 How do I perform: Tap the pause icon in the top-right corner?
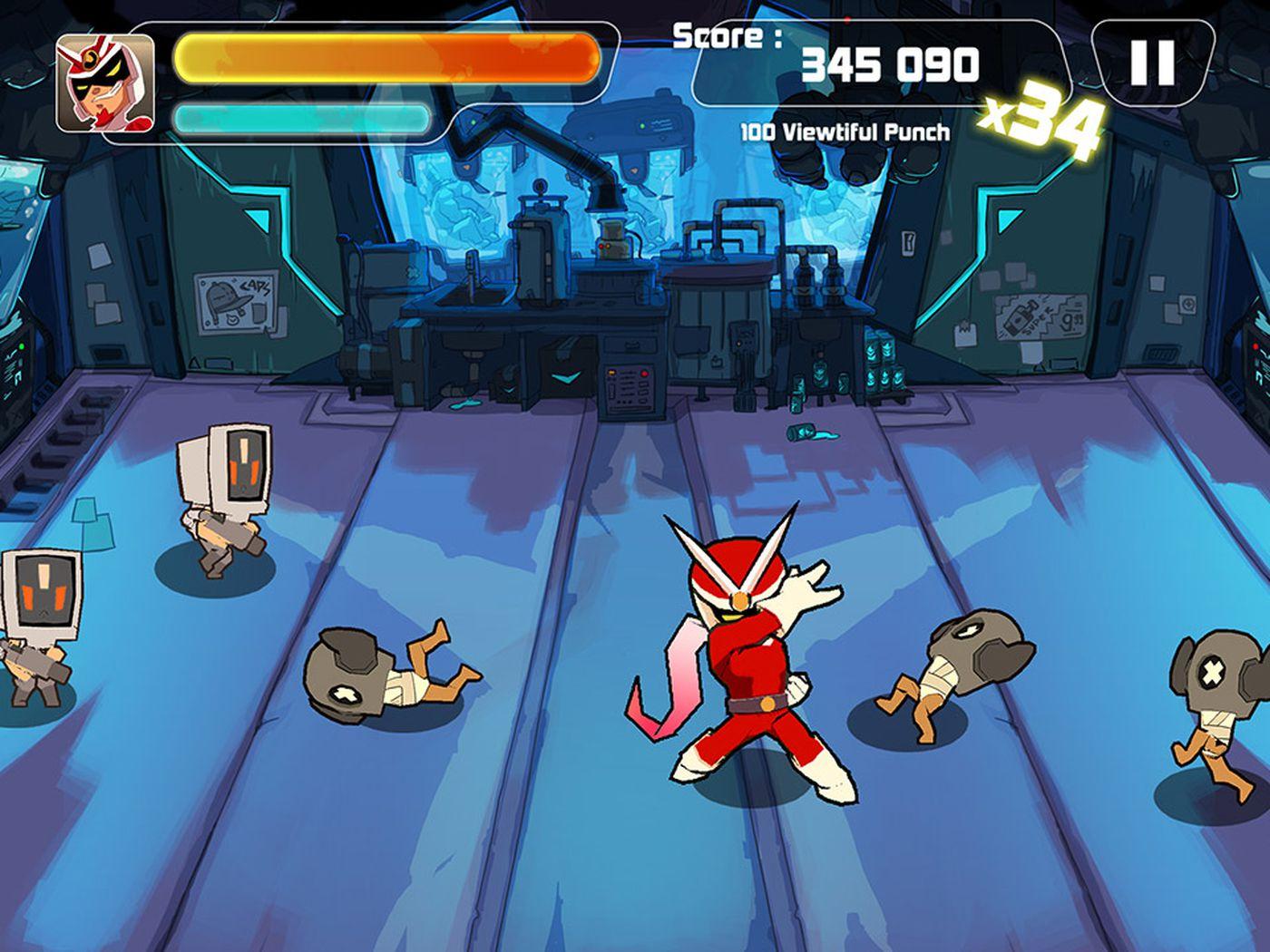click(1150, 62)
